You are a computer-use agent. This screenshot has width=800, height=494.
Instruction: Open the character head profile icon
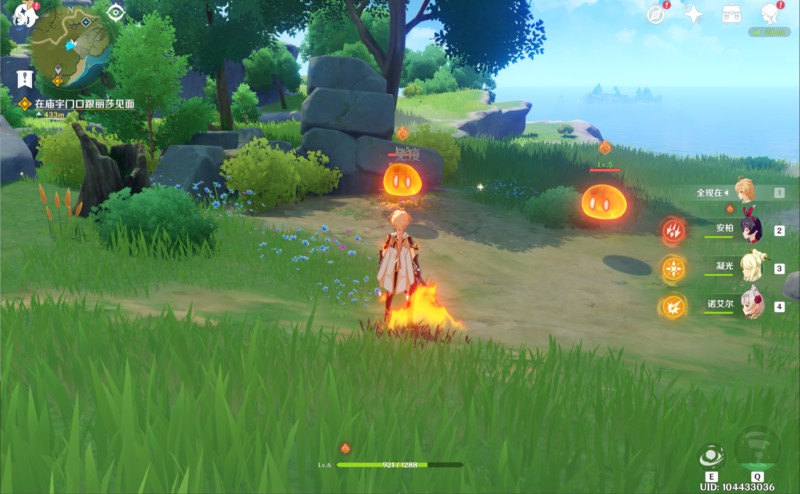click(770, 13)
